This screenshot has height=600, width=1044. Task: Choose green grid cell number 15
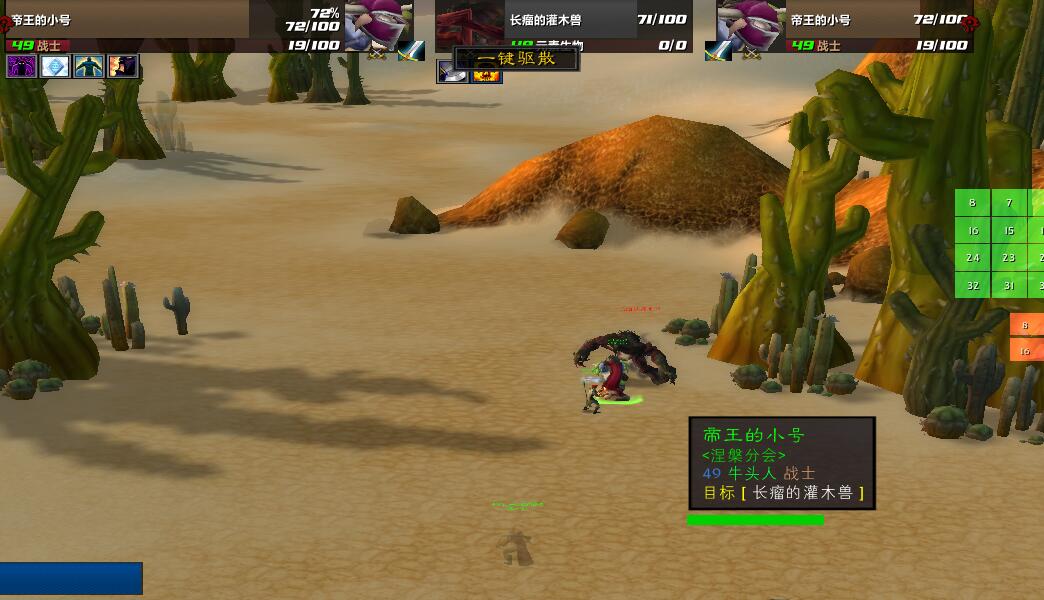tap(1008, 231)
